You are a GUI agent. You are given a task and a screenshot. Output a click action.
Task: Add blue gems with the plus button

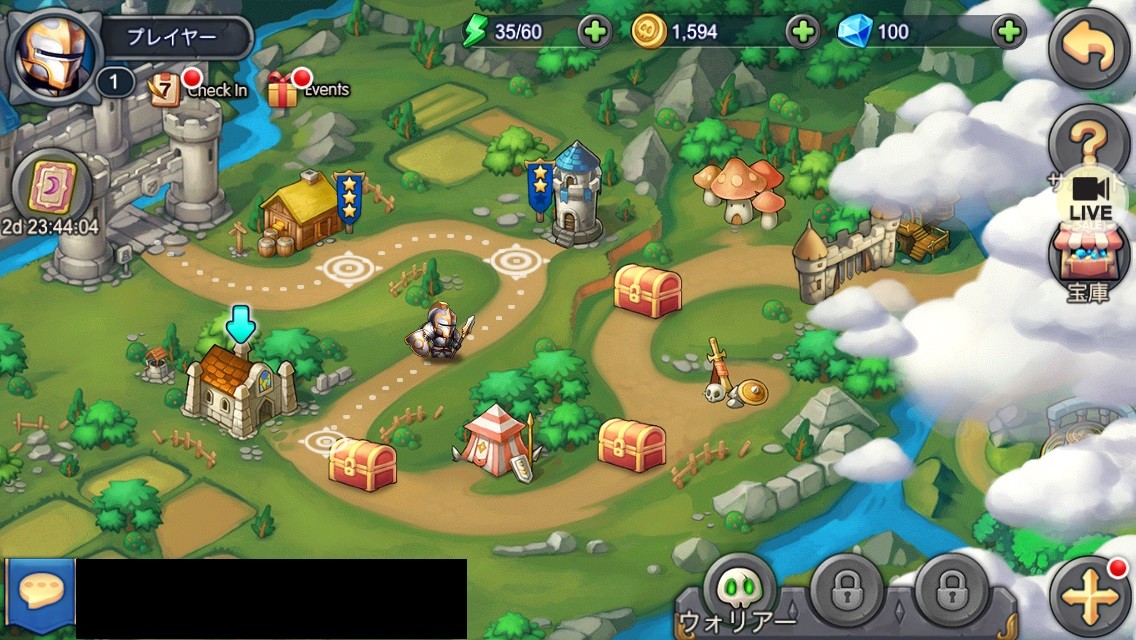1009,32
